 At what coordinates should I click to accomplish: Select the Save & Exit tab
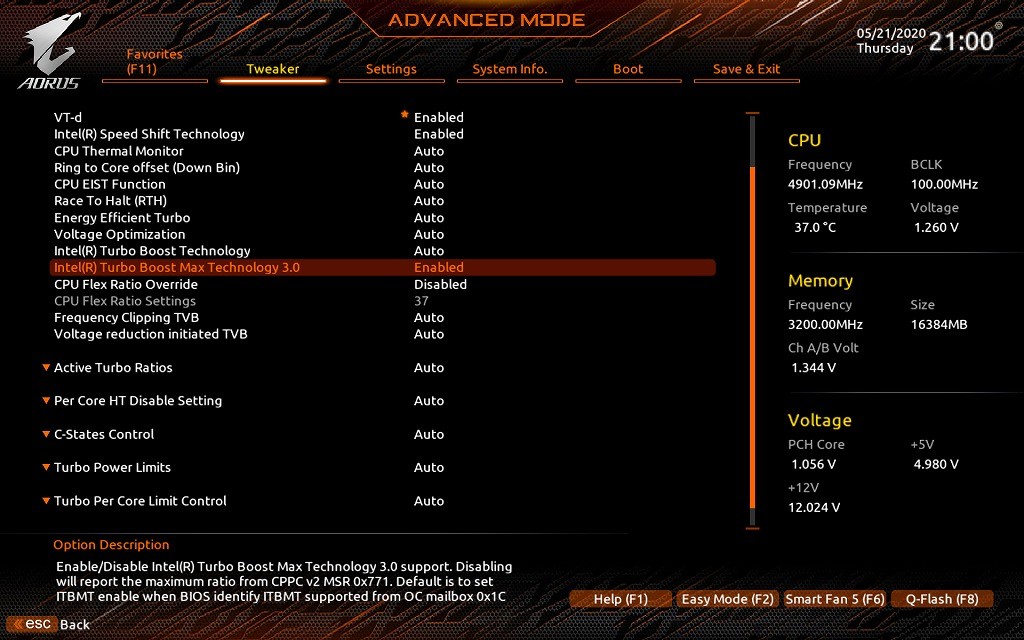(746, 69)
